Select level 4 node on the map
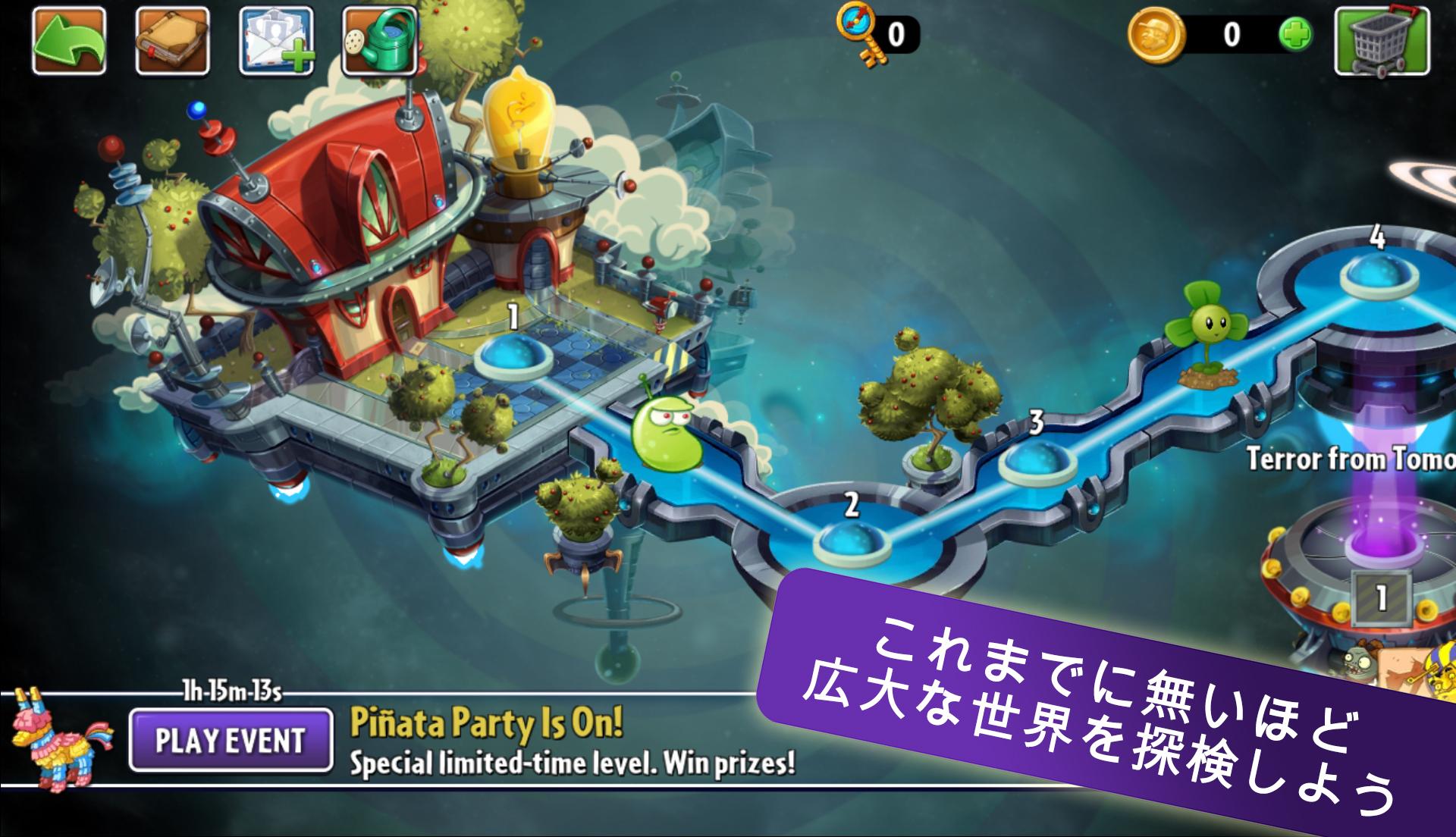1456x837 pixels. pyautogui.click(x=1378, y=274)
